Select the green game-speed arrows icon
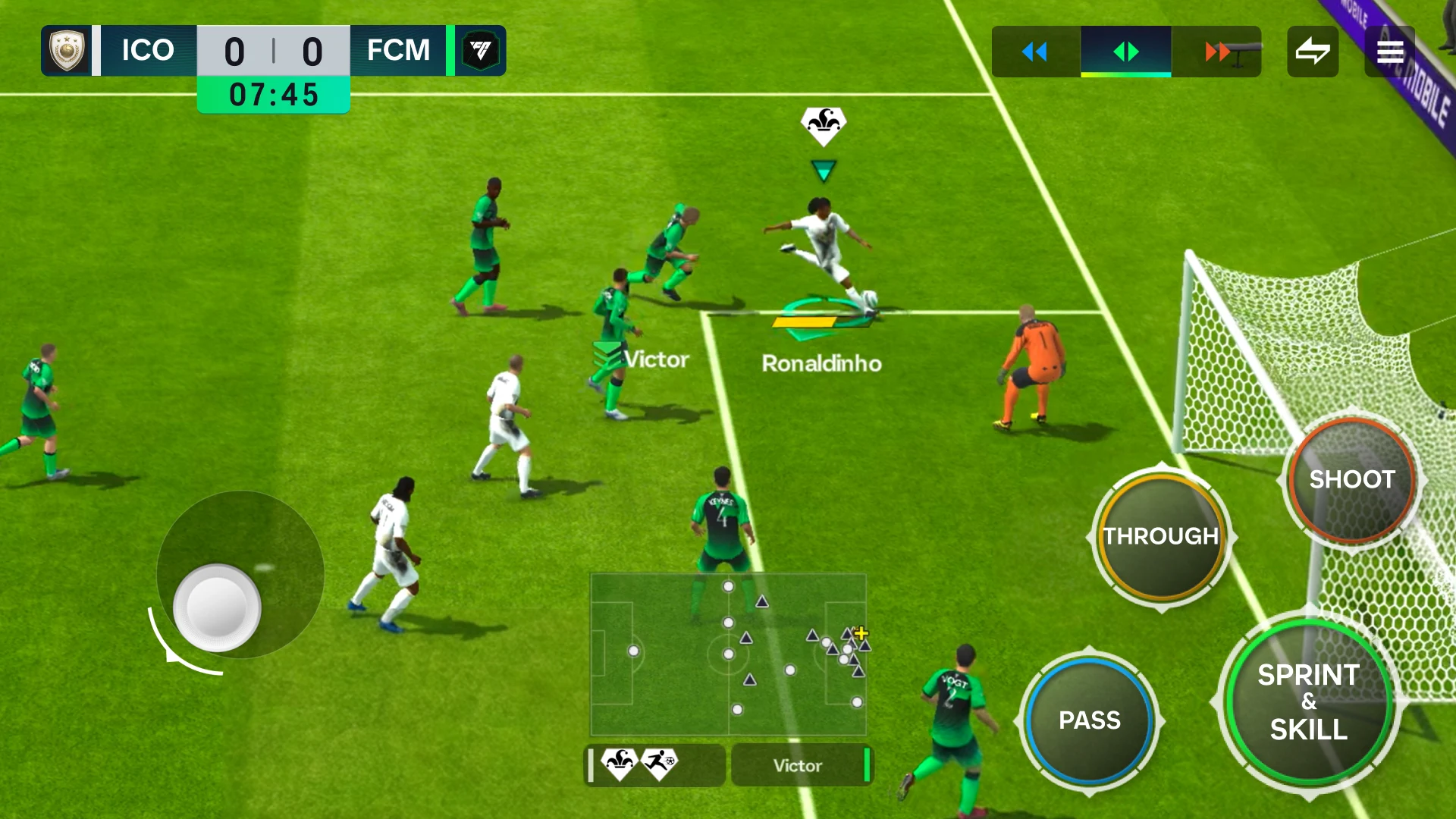Viewport: 1456px width, 819px height. click(1127, 52)
